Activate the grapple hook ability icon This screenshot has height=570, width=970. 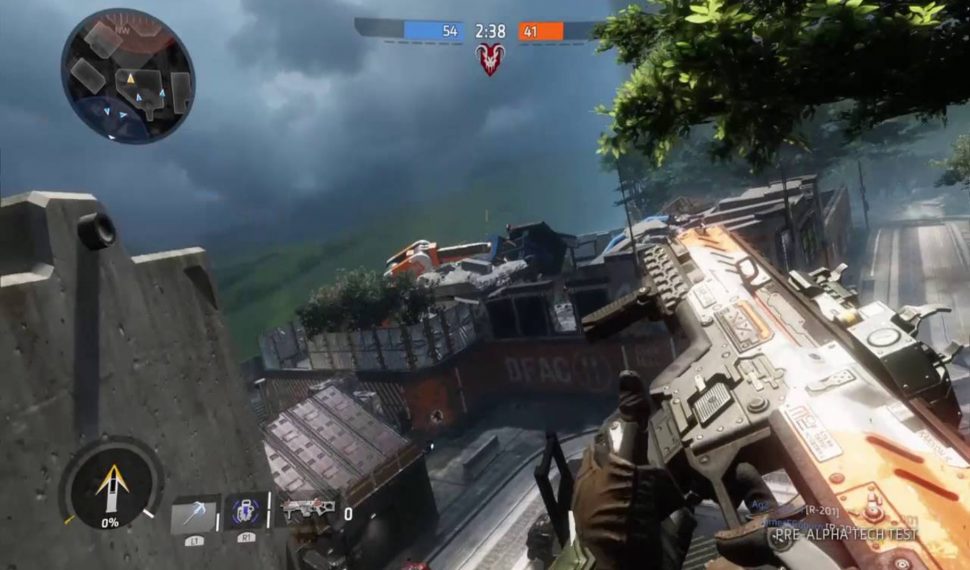(x=193, y=514)
